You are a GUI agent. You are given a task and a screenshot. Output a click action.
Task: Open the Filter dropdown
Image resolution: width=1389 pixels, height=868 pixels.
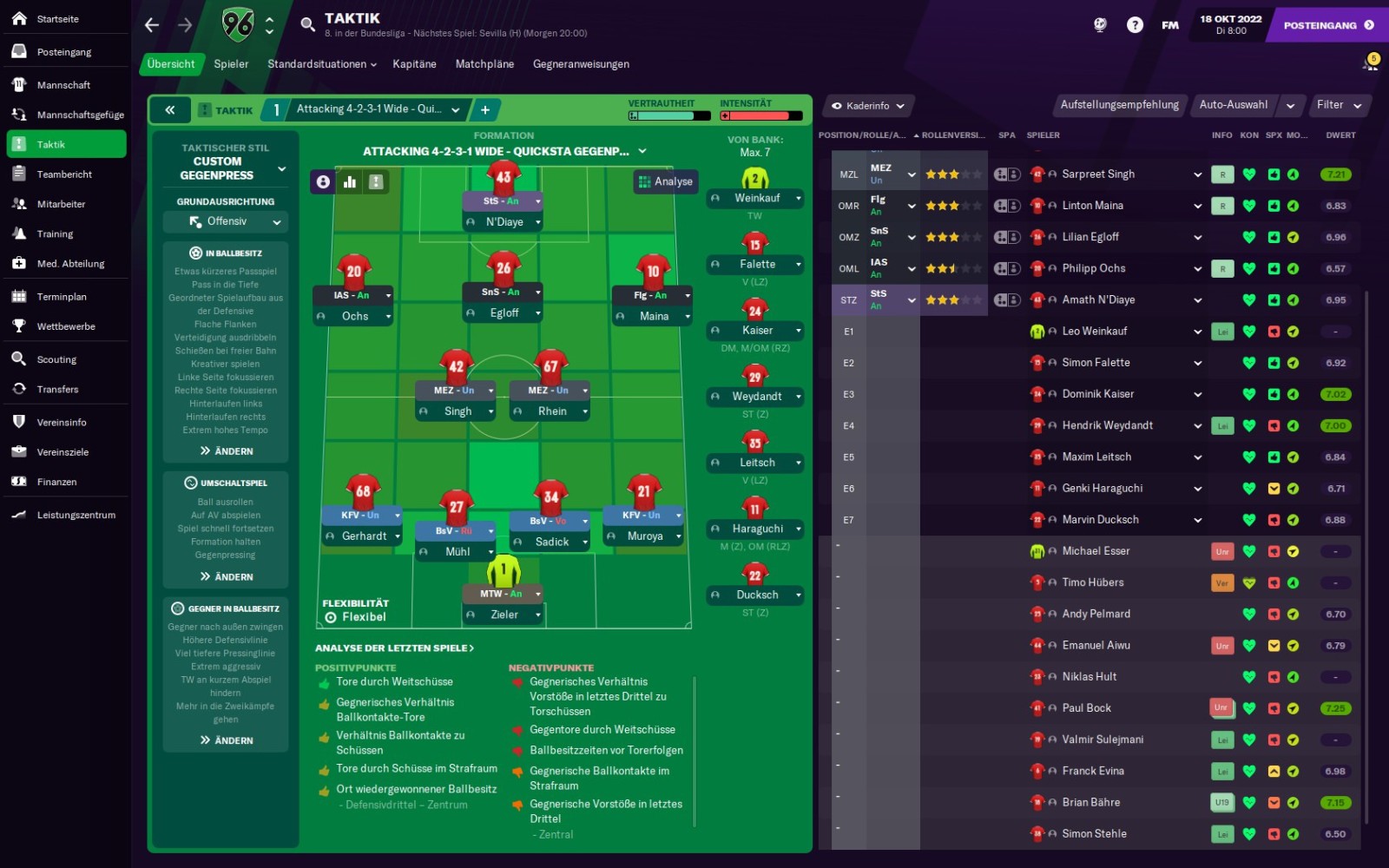tap(1338, 105)
